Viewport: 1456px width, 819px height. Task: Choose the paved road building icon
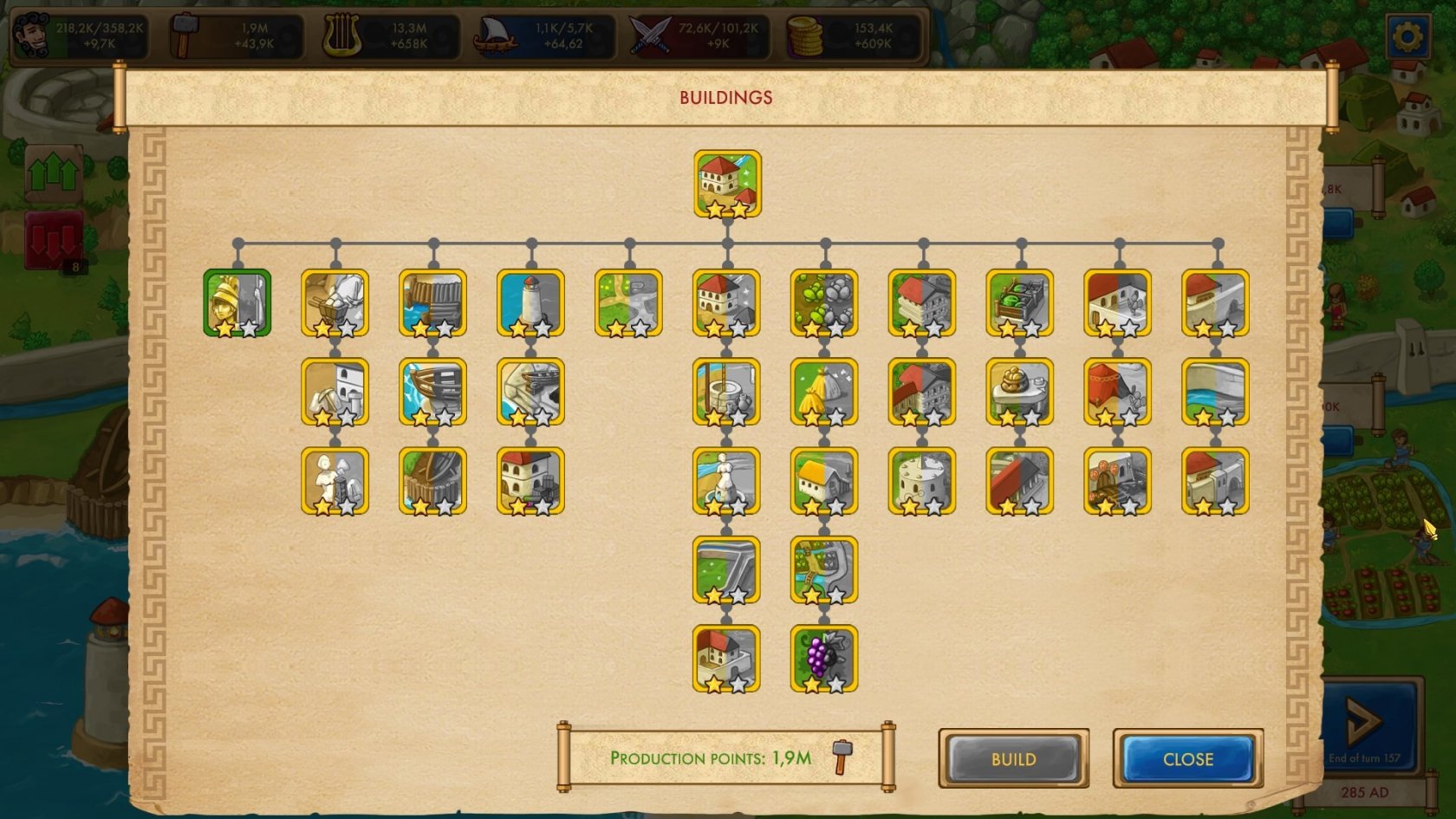point(726,569)
